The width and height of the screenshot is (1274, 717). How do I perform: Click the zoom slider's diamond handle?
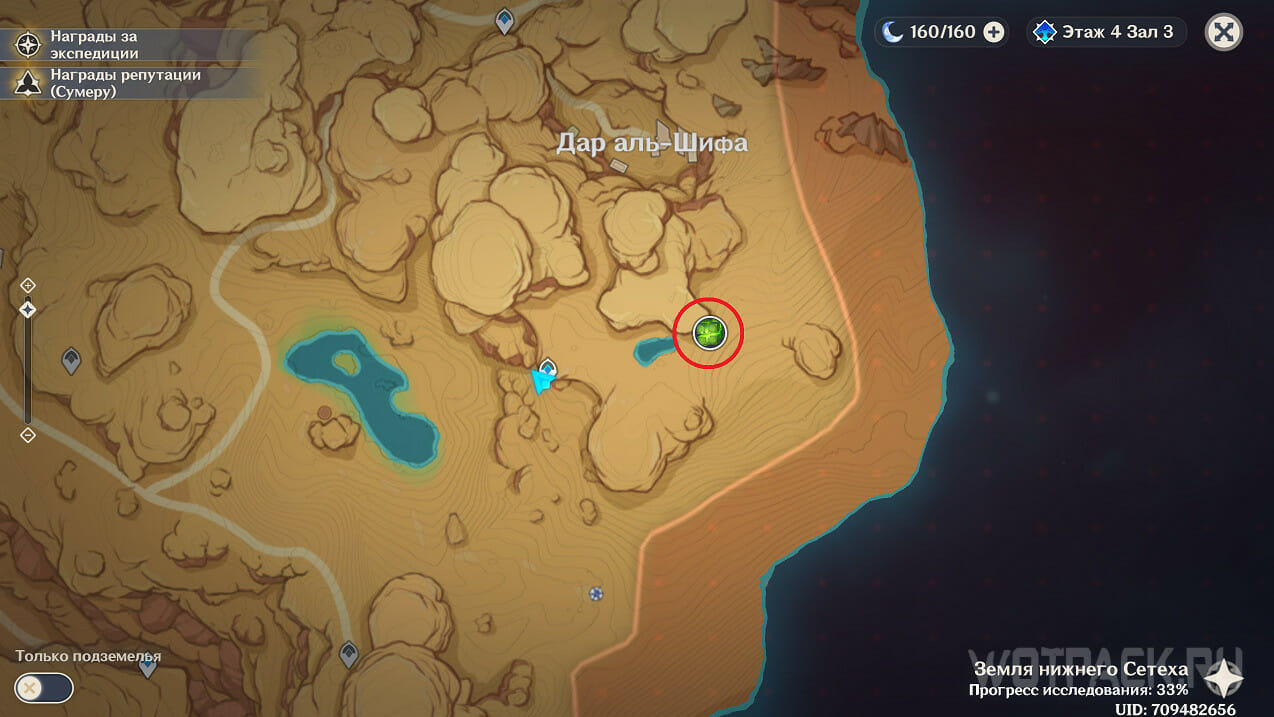click(x=28, y=310)
